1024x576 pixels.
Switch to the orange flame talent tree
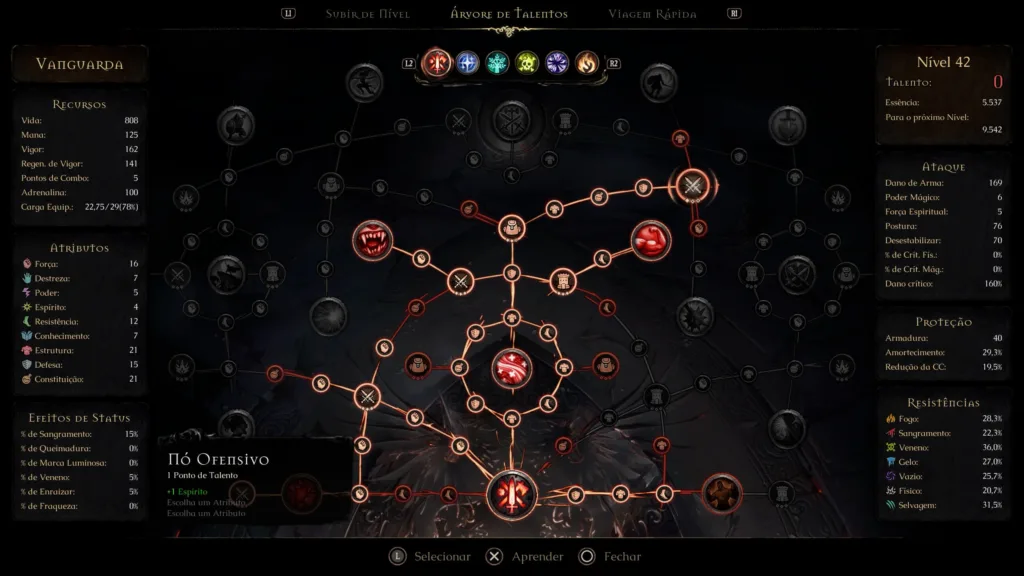[x=587, y=63]
